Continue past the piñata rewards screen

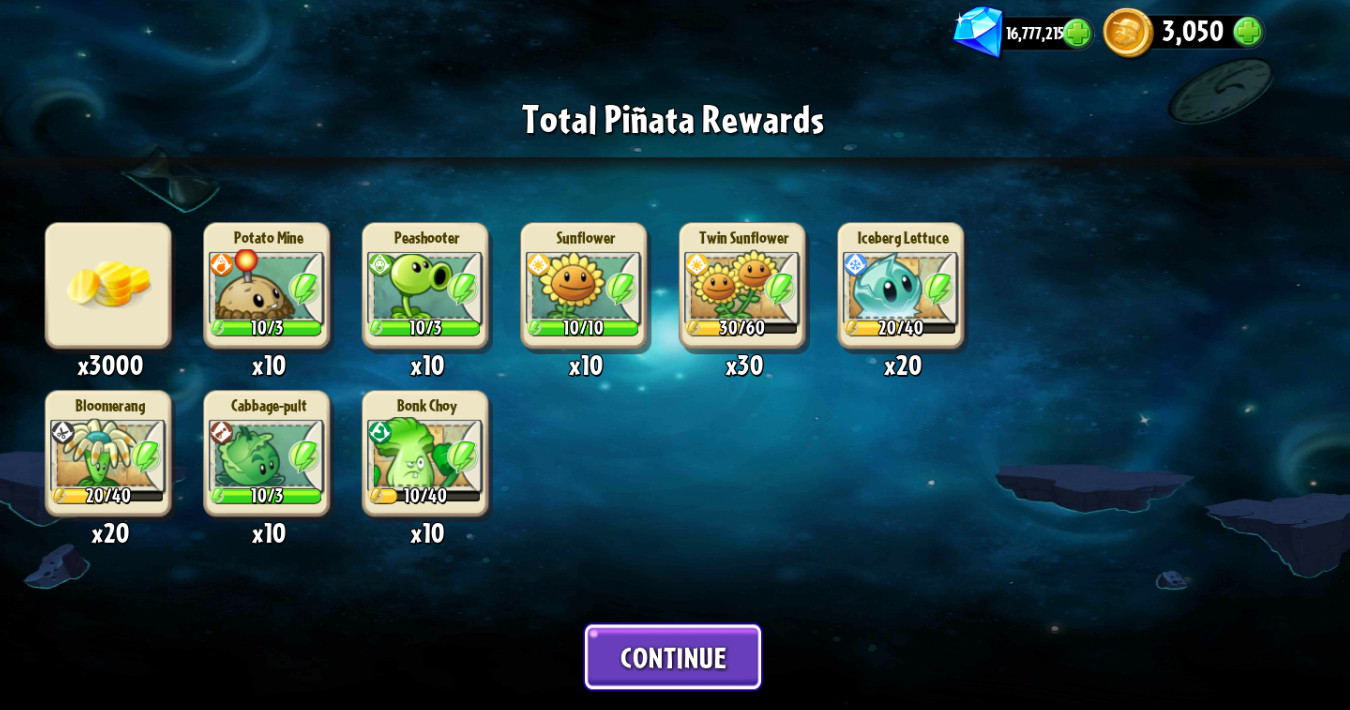coord(672,657)
